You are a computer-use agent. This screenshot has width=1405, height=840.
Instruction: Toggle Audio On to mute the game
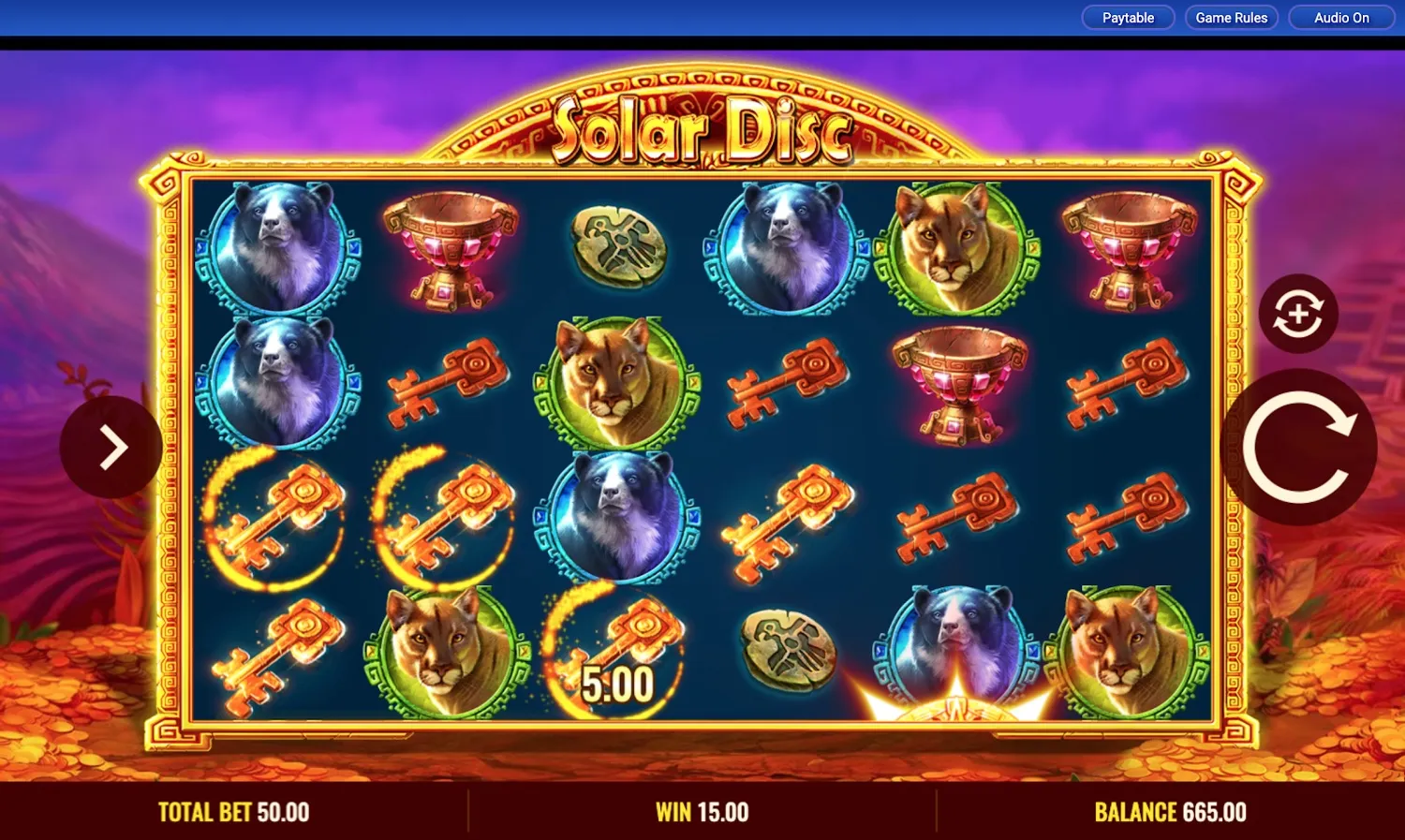[1339, 17]
